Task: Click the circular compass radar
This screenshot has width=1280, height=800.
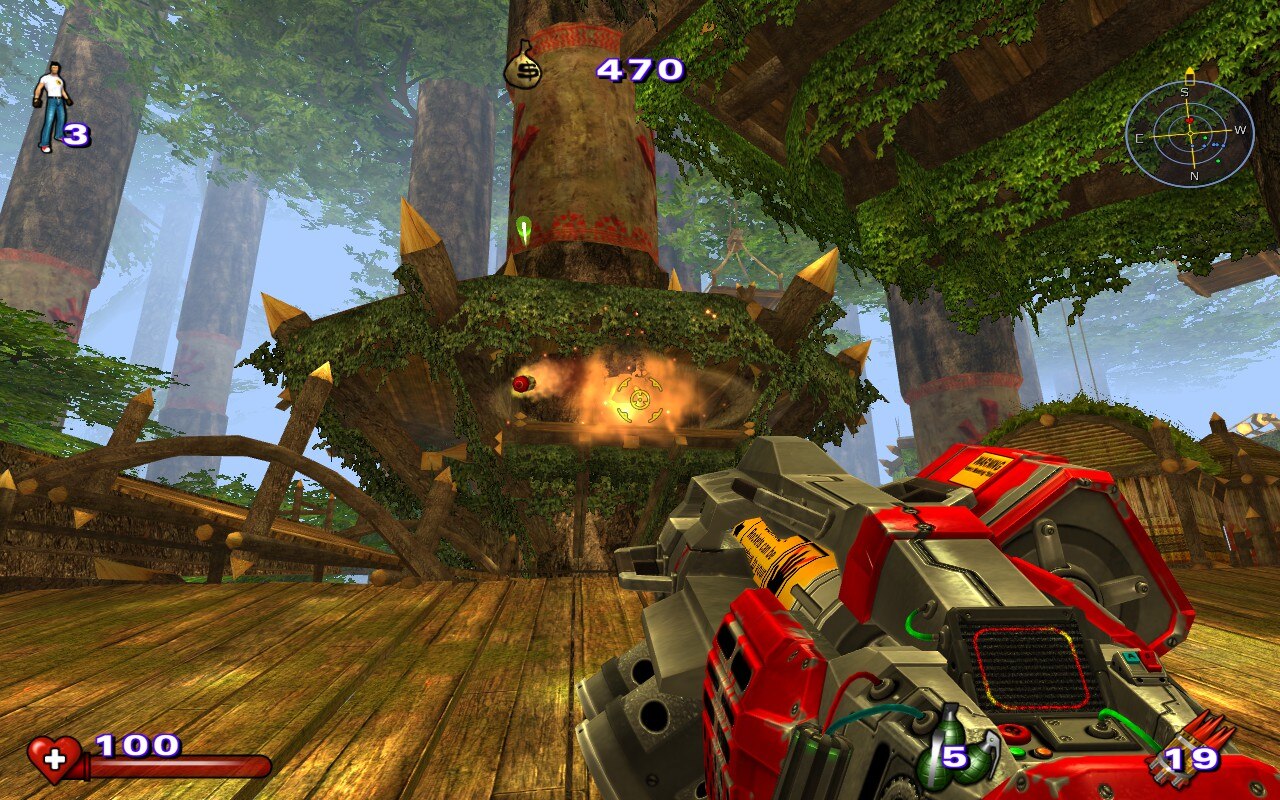Action: 1189,133
